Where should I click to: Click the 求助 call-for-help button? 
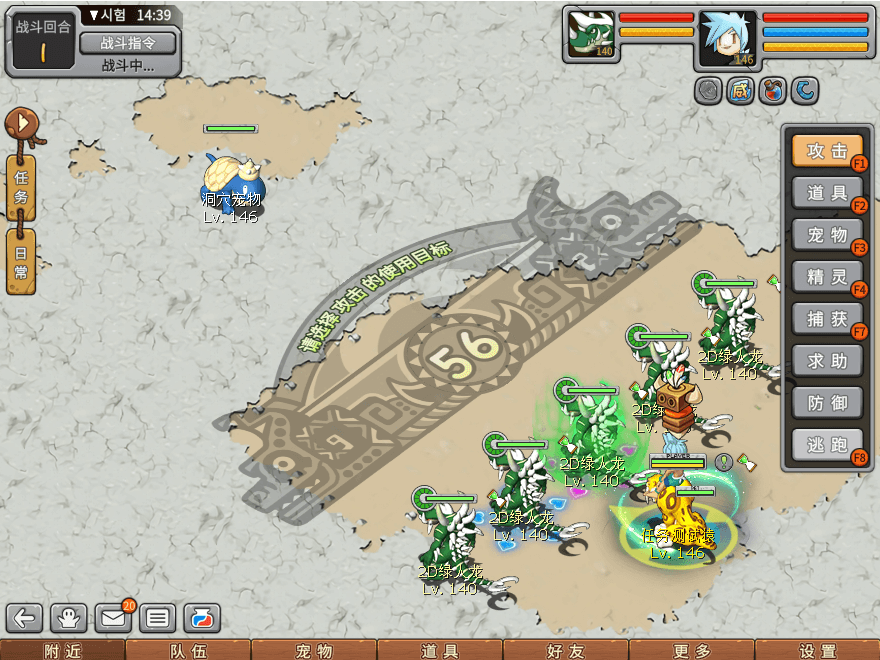point(827,361)
